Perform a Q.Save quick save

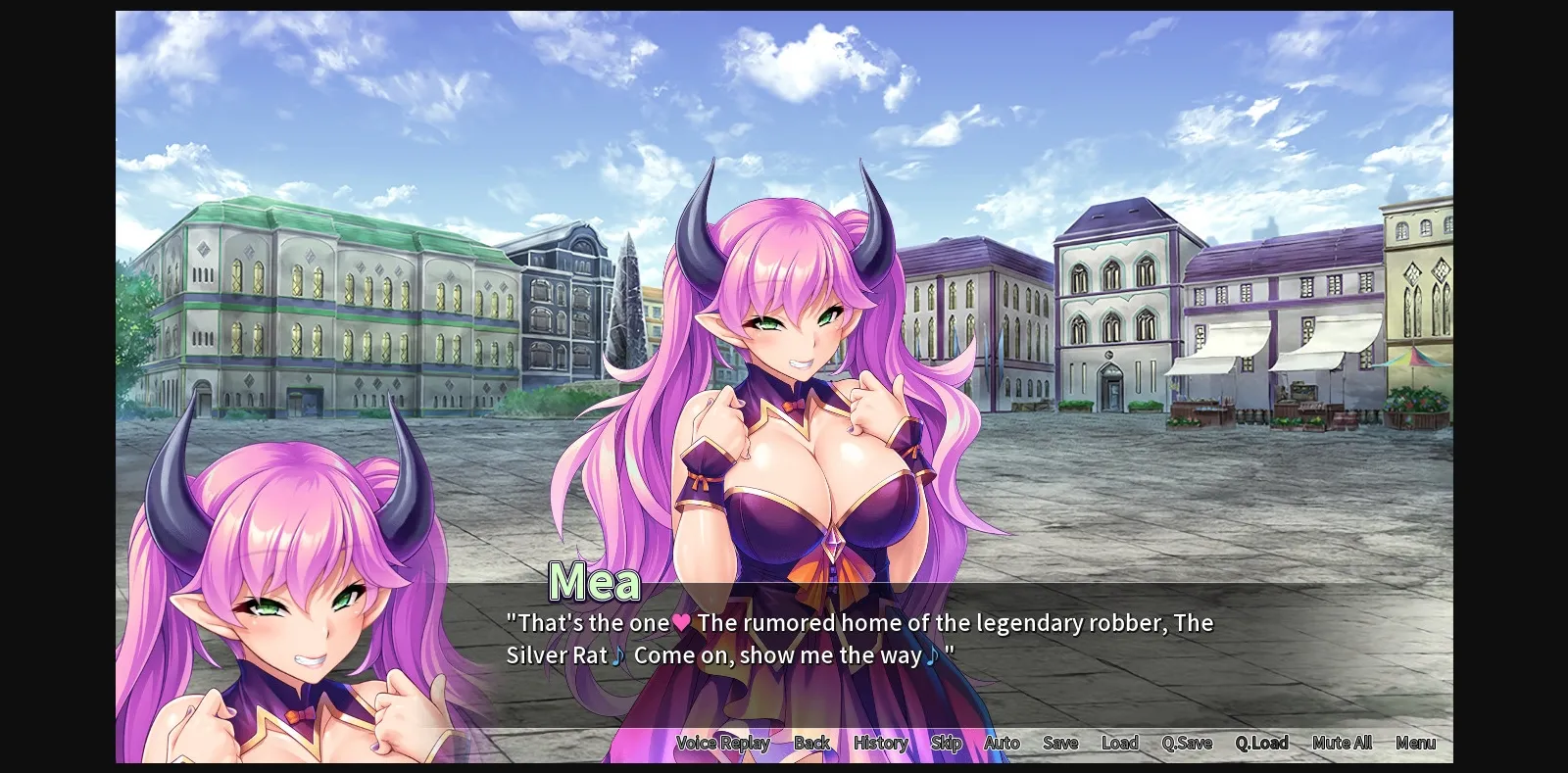(x=1187, y=743)
